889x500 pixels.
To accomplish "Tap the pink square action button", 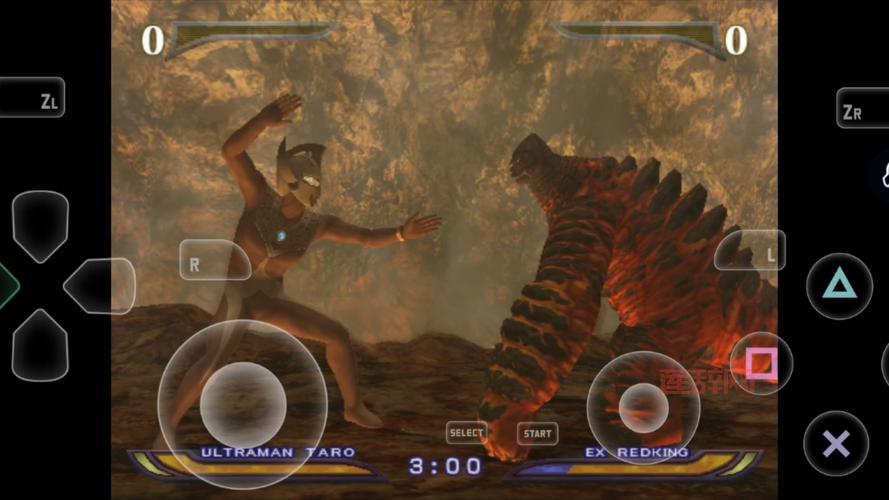I will (x=761, y=363).
